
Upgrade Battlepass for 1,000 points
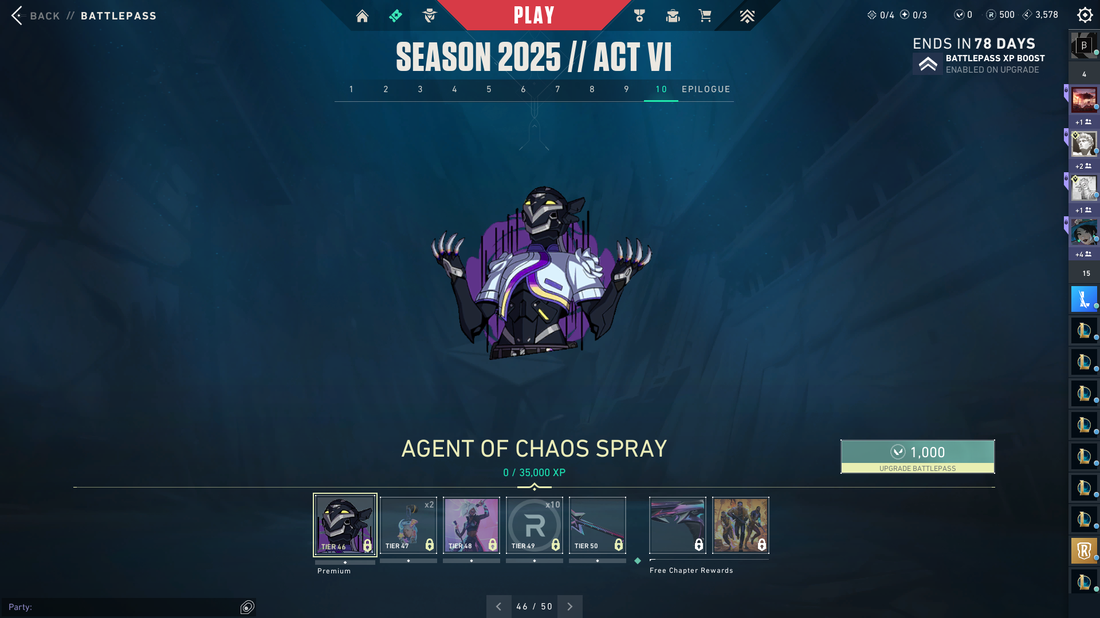(x=917, y=456)
